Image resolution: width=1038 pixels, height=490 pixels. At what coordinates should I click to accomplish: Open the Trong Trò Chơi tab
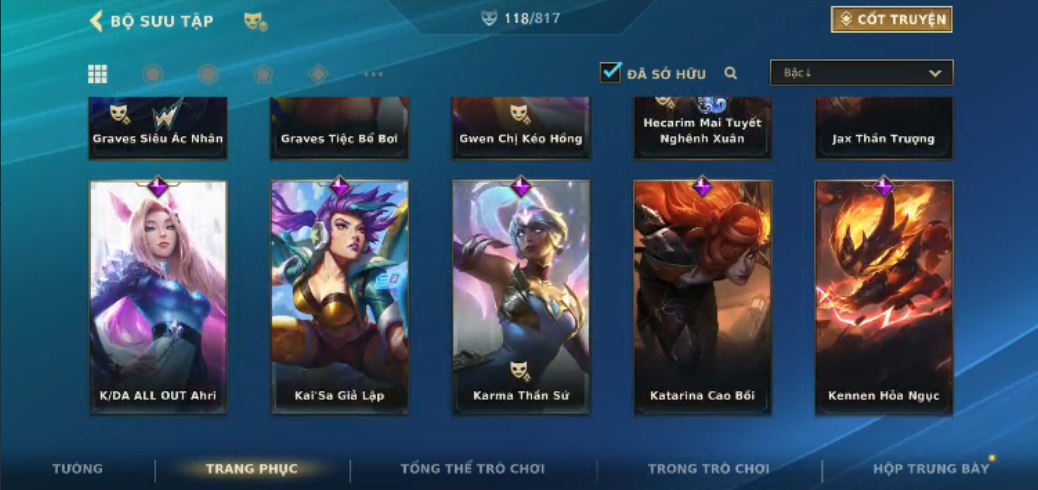709,469
